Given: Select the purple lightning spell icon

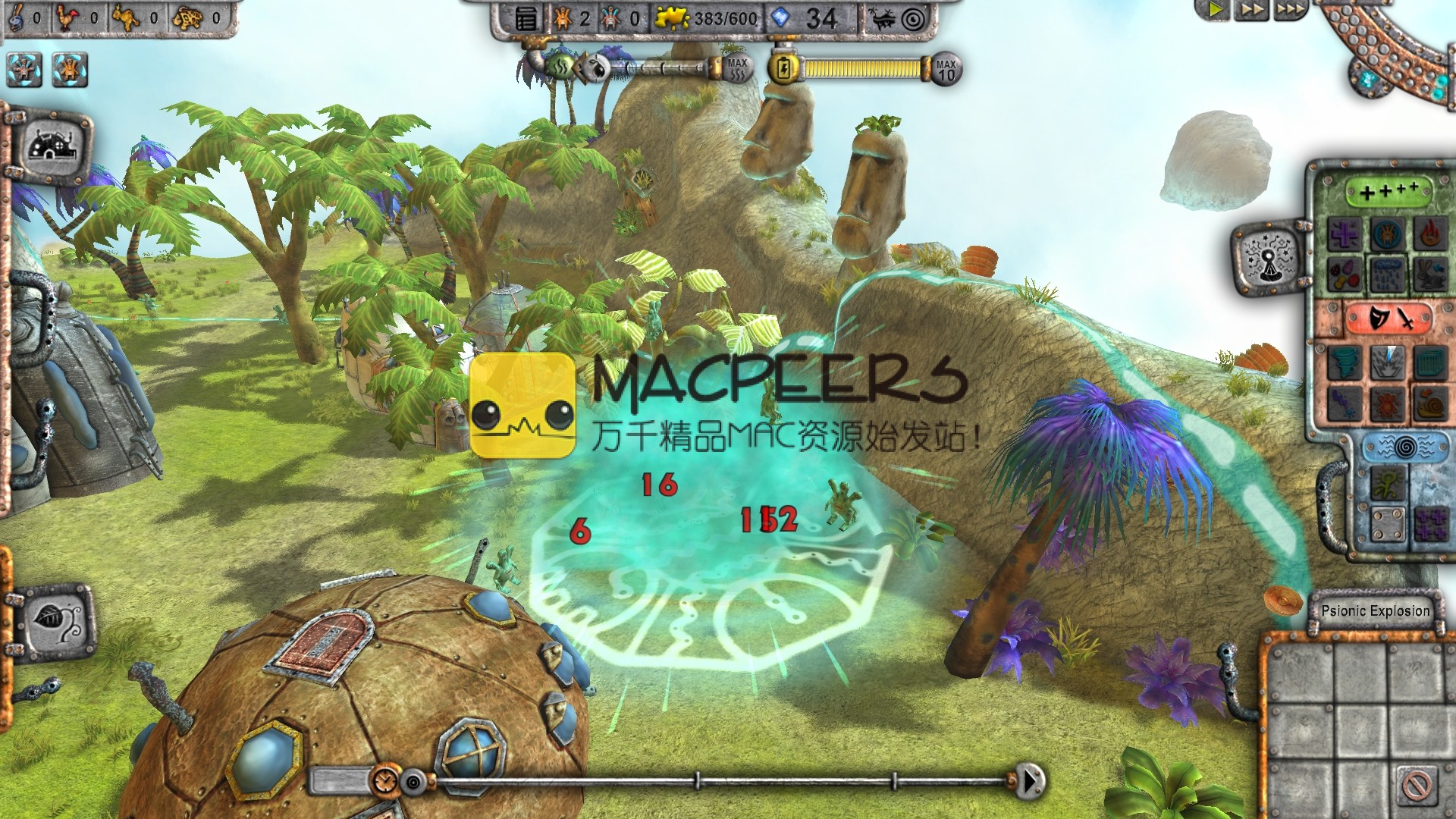Looking at the screenshot, I should (1346, 402).
